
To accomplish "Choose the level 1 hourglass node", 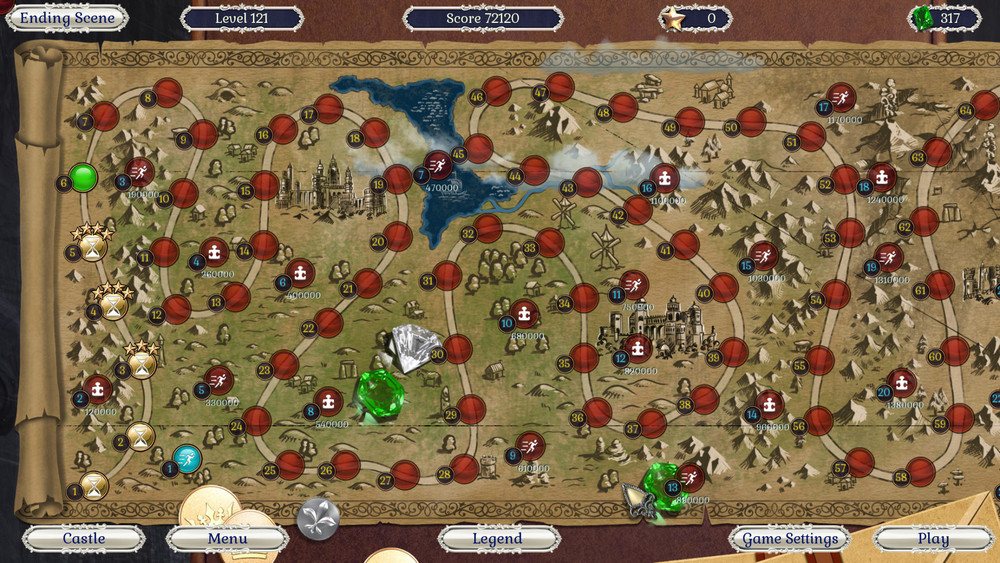I will coord(95,485).
